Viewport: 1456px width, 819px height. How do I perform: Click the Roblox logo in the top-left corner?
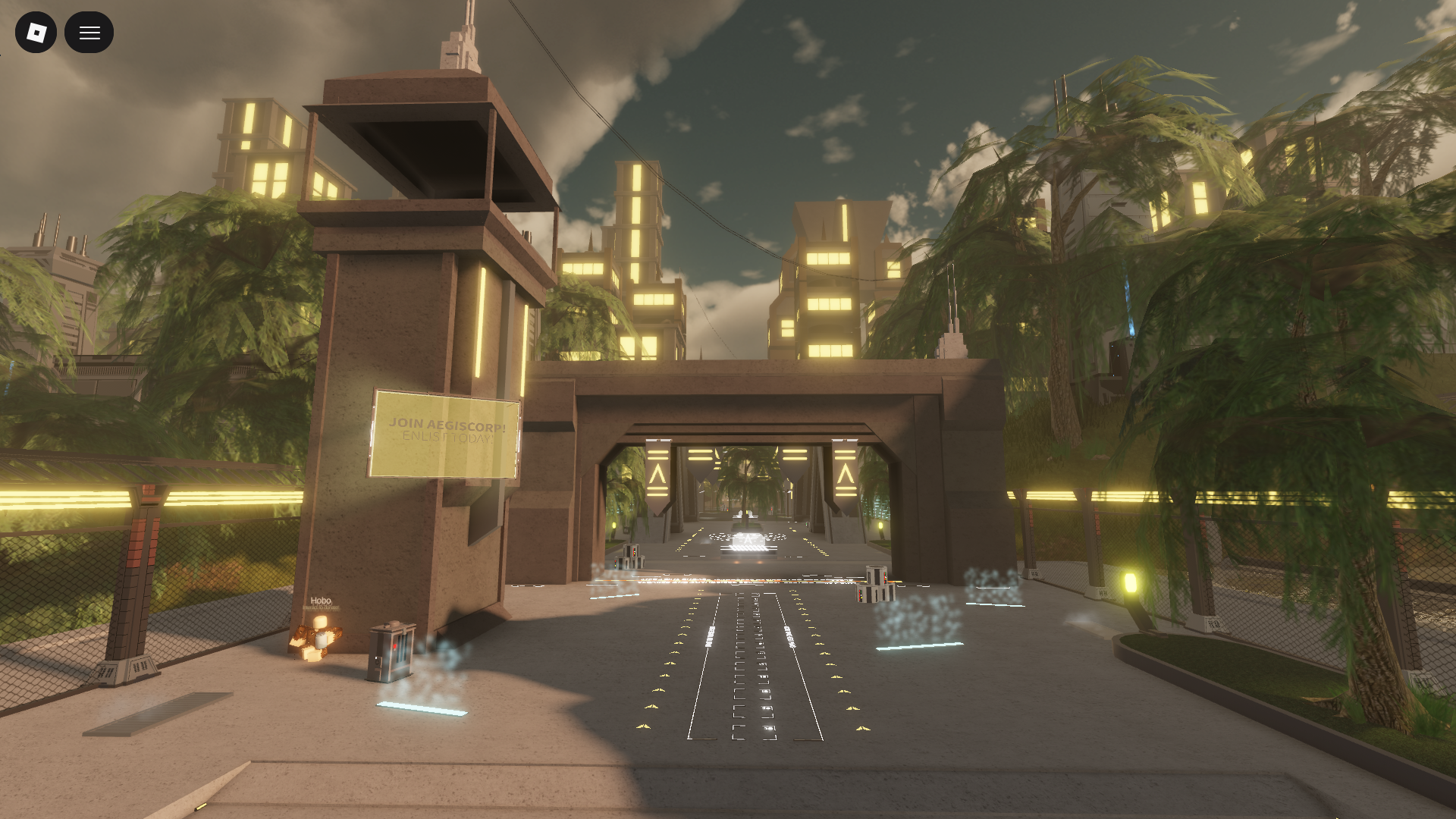point(36,32)
